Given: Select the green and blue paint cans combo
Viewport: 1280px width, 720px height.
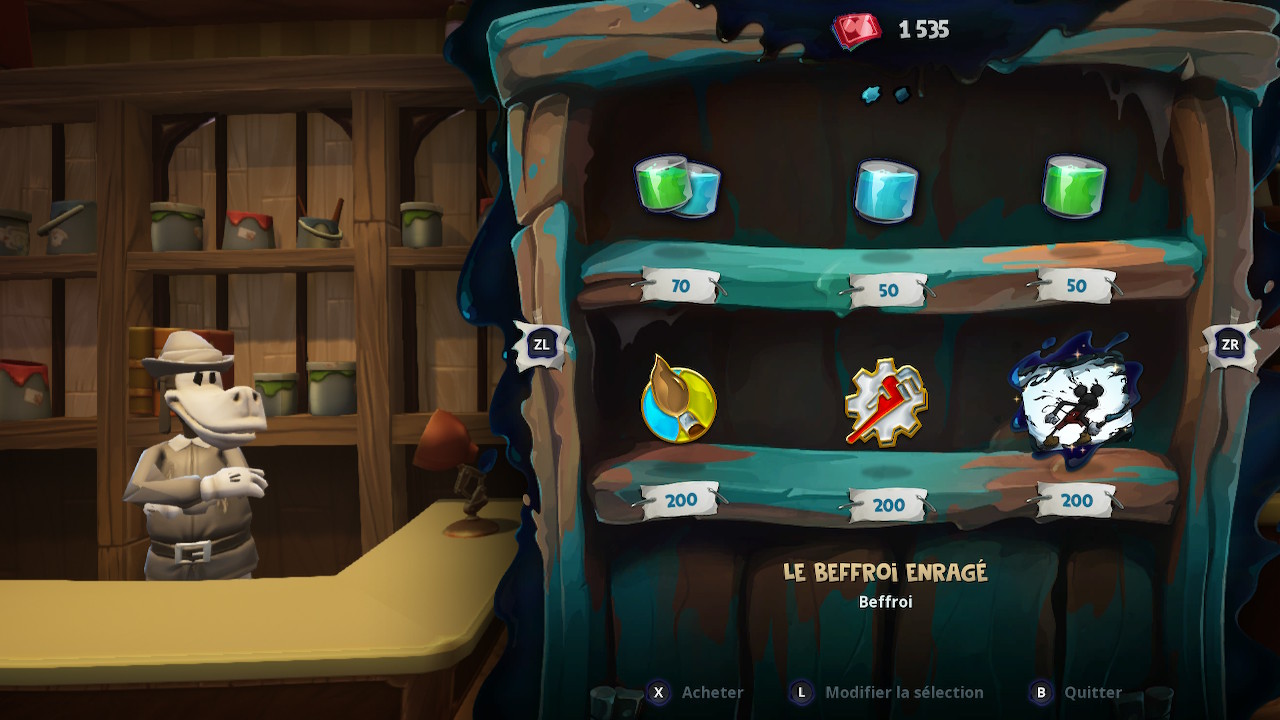Looking at the screenshot, I should click(678, 186).
